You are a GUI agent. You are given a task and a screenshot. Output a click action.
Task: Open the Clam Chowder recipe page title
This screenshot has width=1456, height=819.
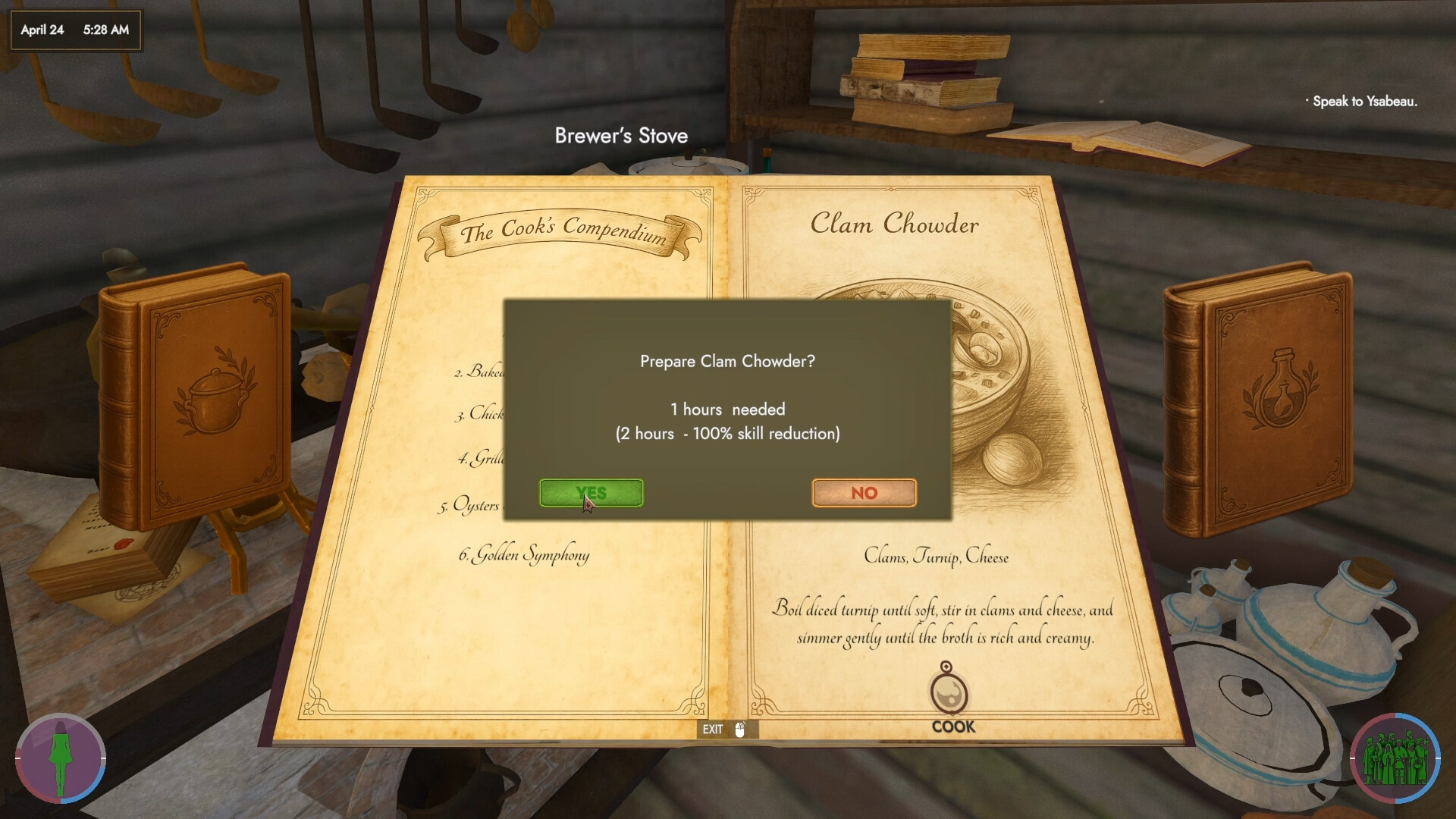(x=895, y=224)
